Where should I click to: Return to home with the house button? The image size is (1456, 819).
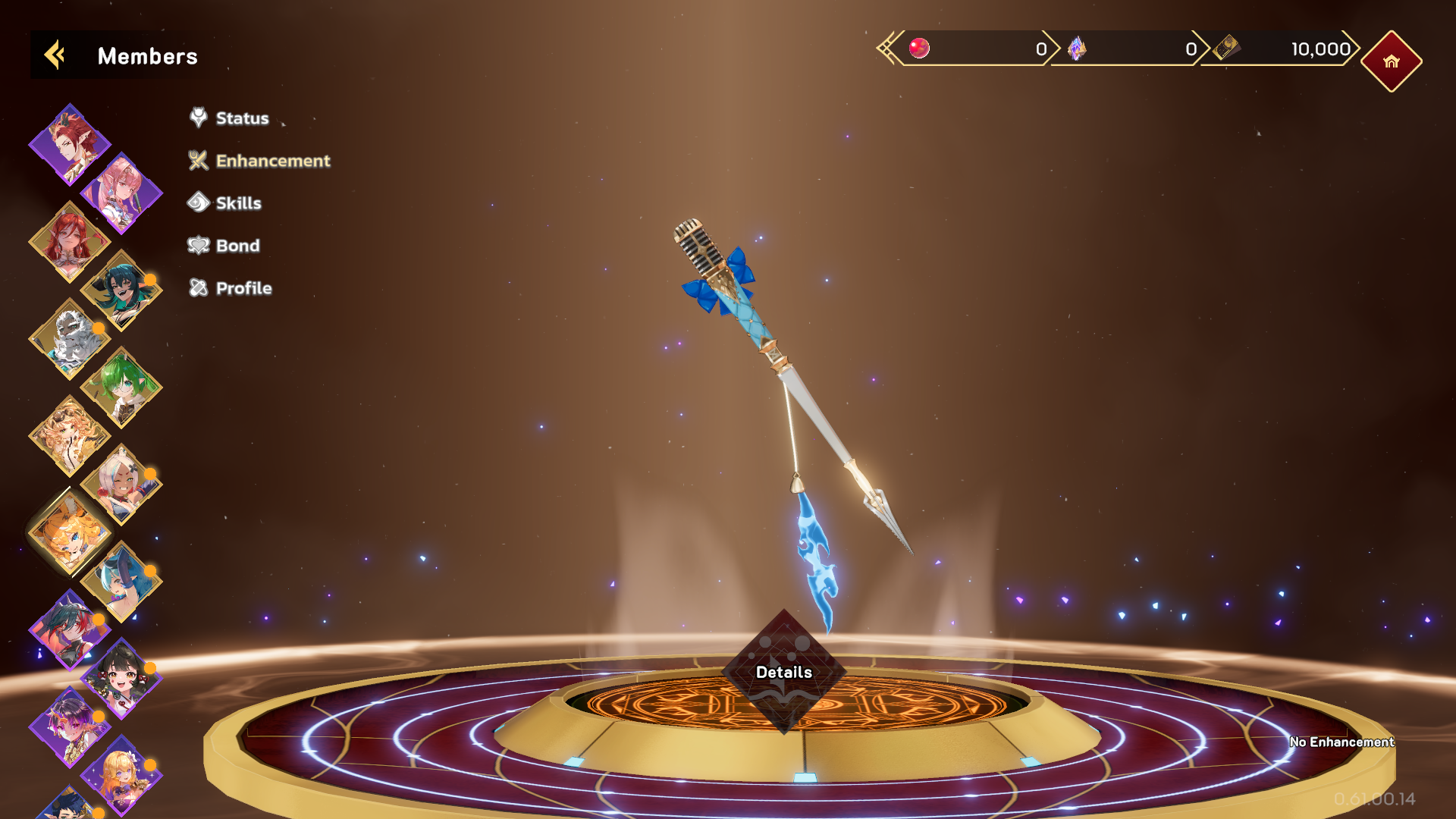tap(1391, 61)
